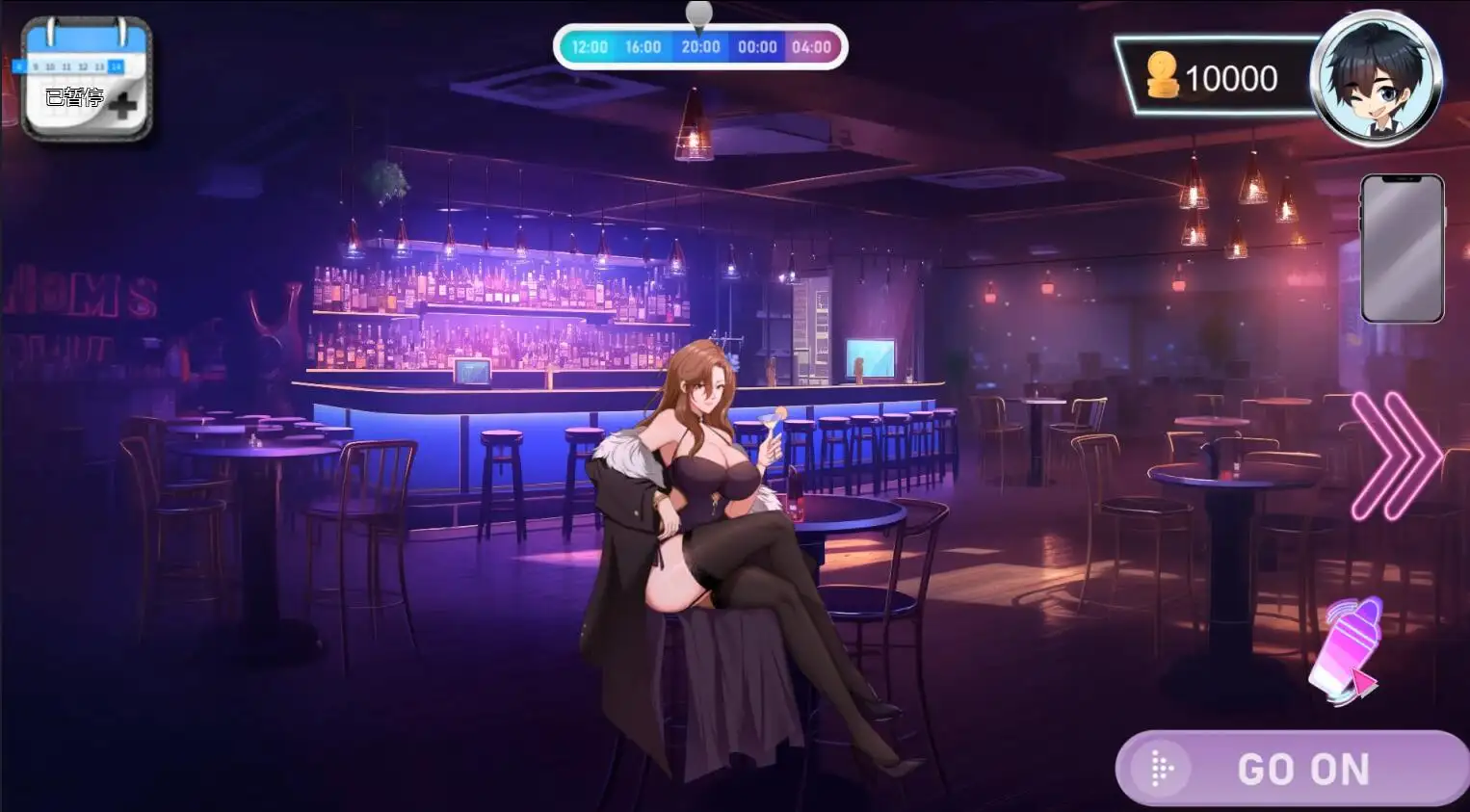
Task: Click the GO ON button
Action: point(1293,769)
